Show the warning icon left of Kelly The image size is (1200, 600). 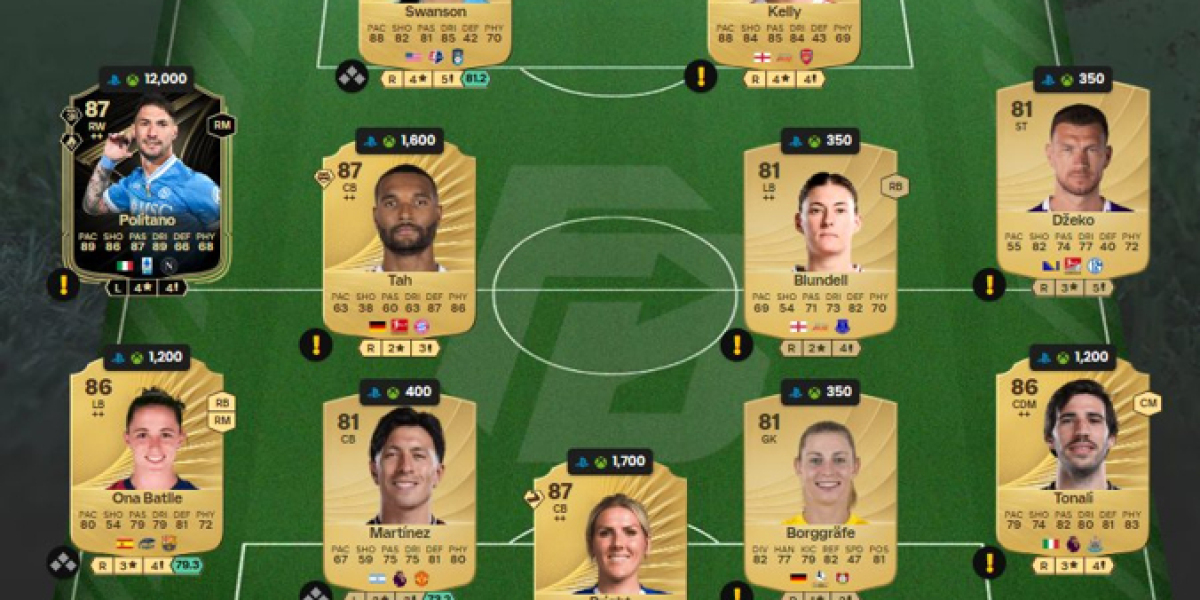coord(700,76)
